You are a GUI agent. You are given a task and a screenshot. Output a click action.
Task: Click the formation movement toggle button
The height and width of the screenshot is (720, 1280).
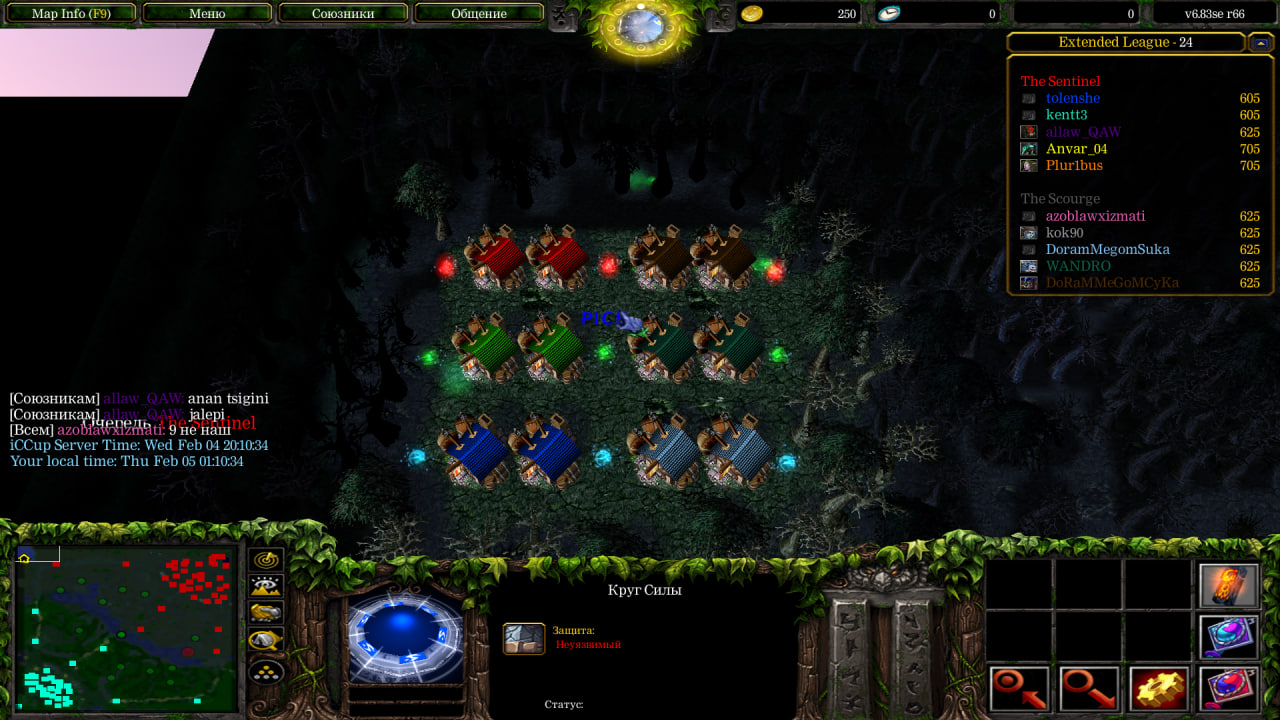266,671
